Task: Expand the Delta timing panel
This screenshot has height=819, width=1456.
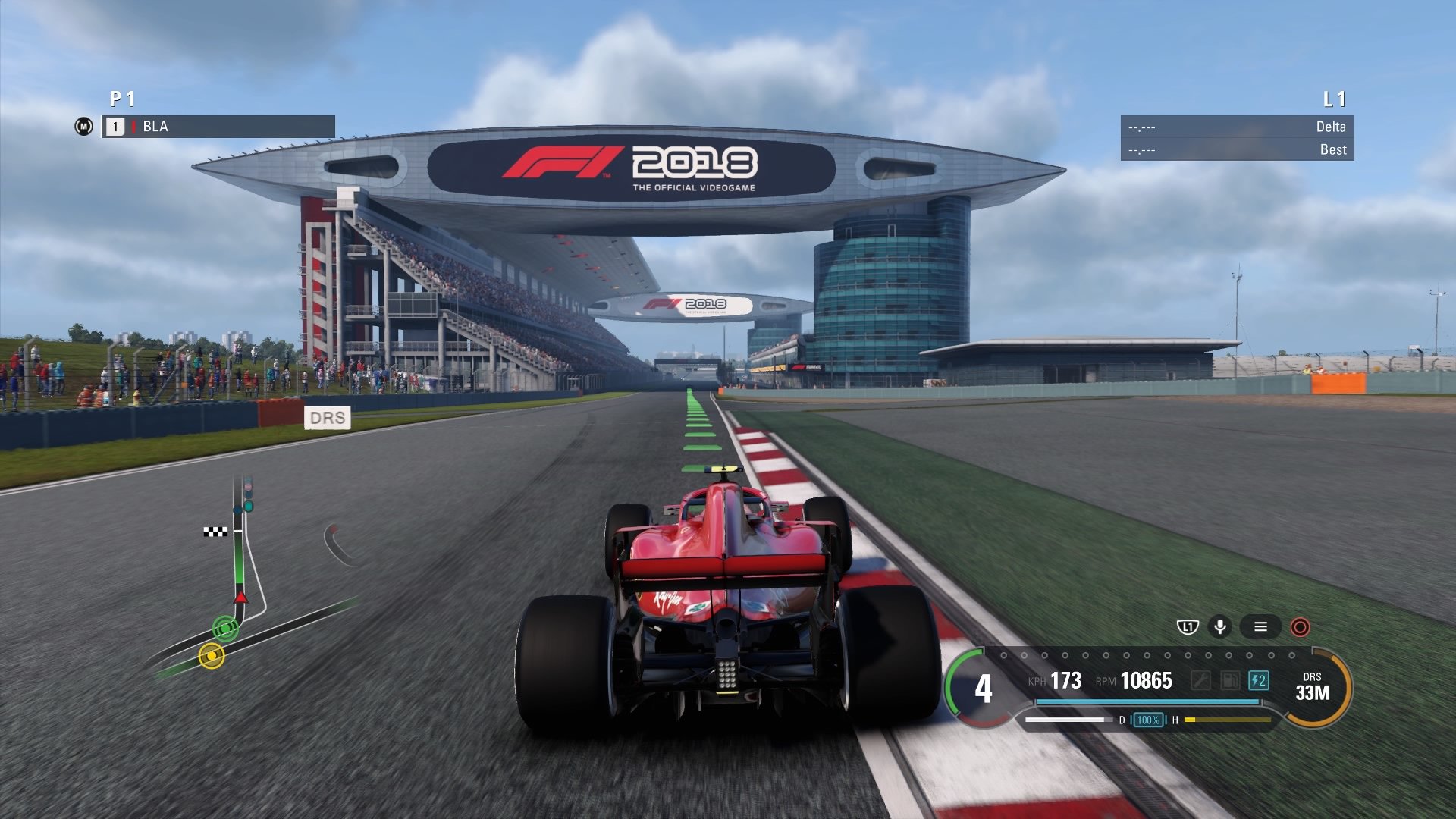Action: coord(1236,128)
